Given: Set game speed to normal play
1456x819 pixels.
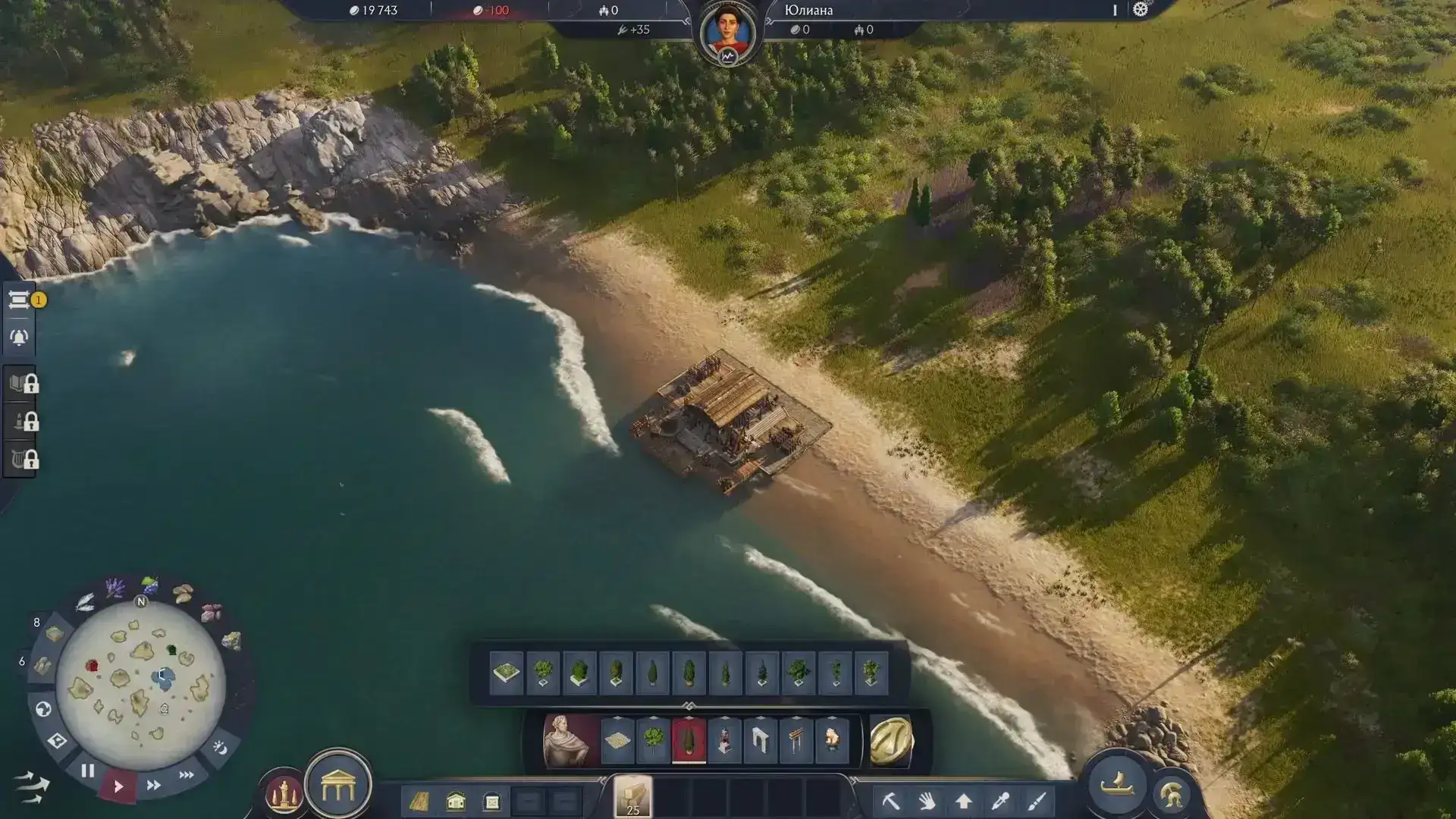Looking at the screenshot, I should (x=118, y=786).
